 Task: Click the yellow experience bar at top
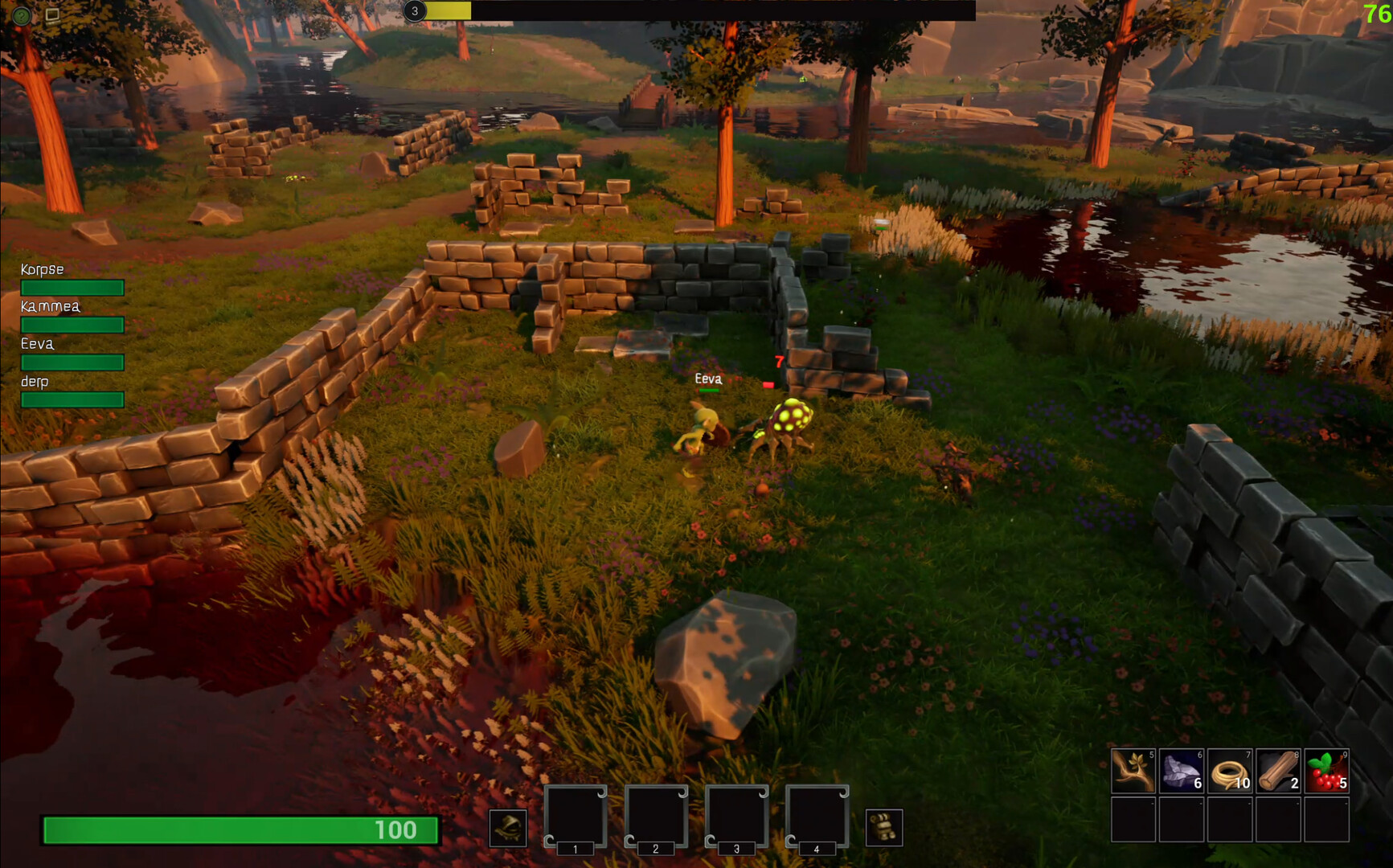446,11
